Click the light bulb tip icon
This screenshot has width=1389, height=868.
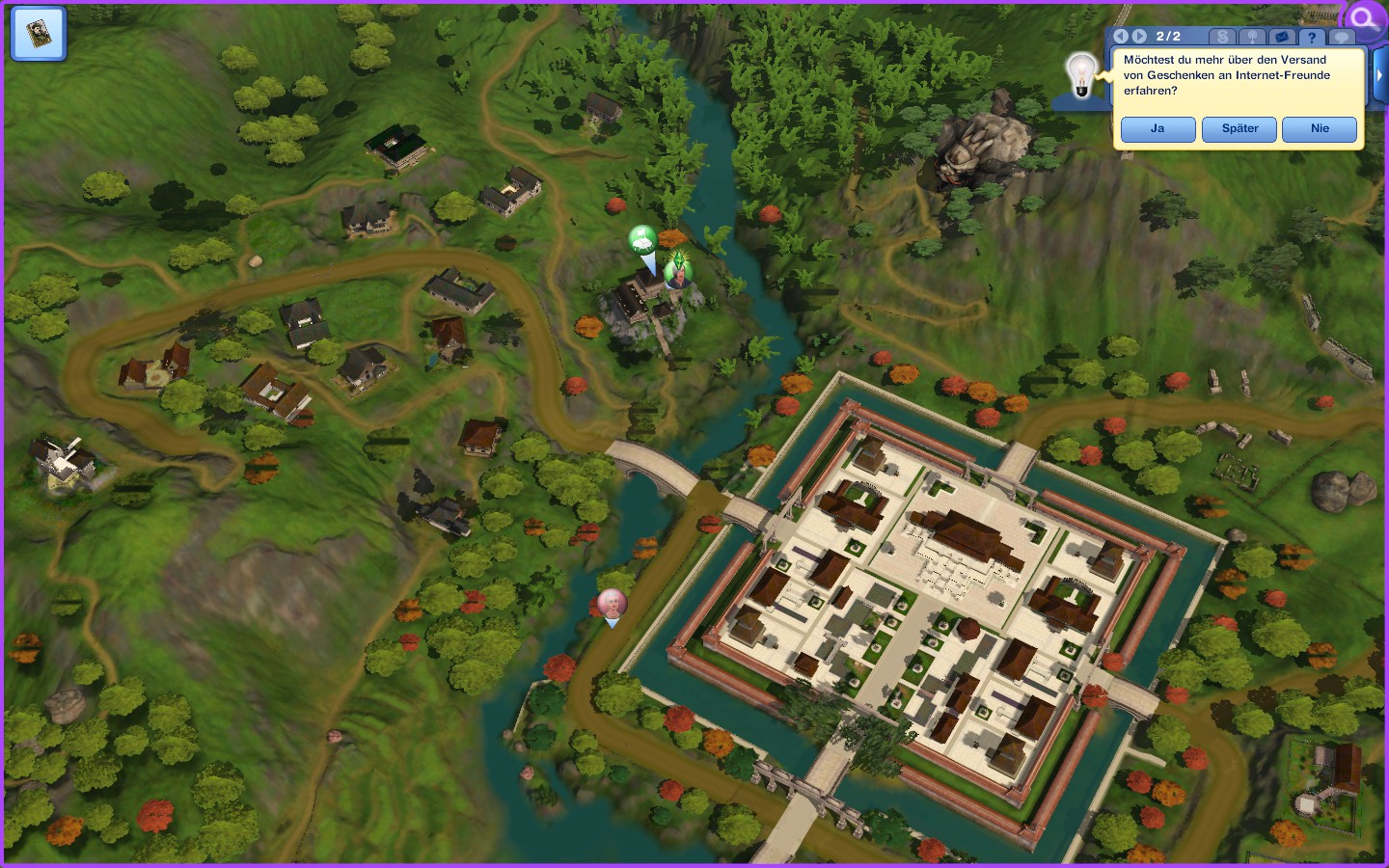[1081, 75]
